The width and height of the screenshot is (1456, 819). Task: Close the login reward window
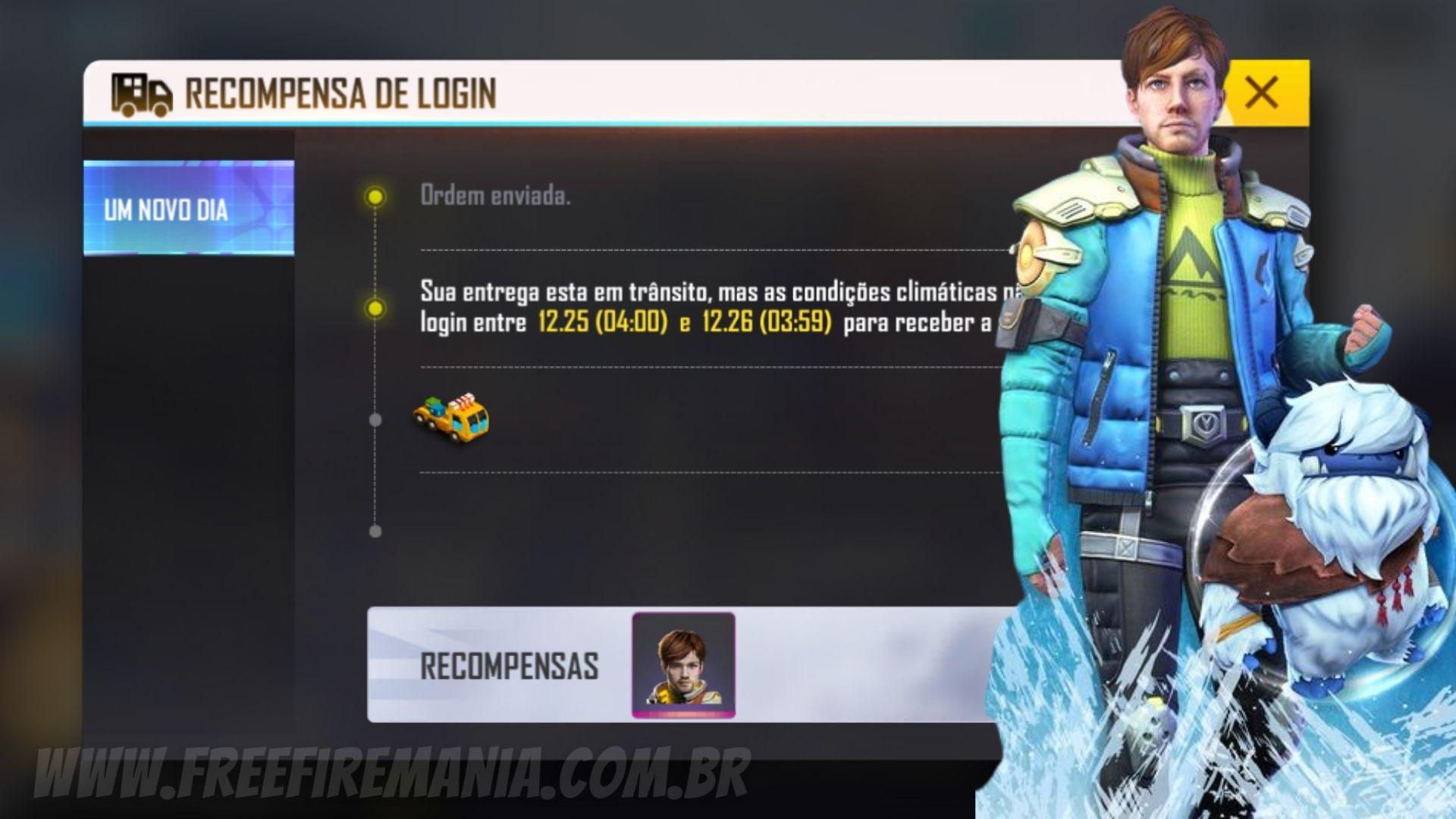click(x=1261, y=93)
